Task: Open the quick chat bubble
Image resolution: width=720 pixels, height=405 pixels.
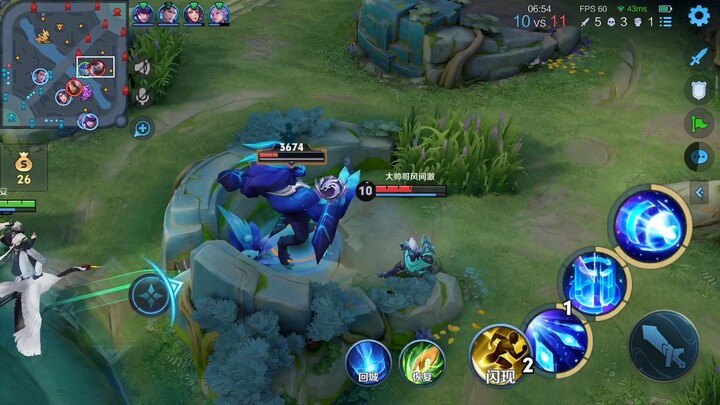Action: coord(697,157)
